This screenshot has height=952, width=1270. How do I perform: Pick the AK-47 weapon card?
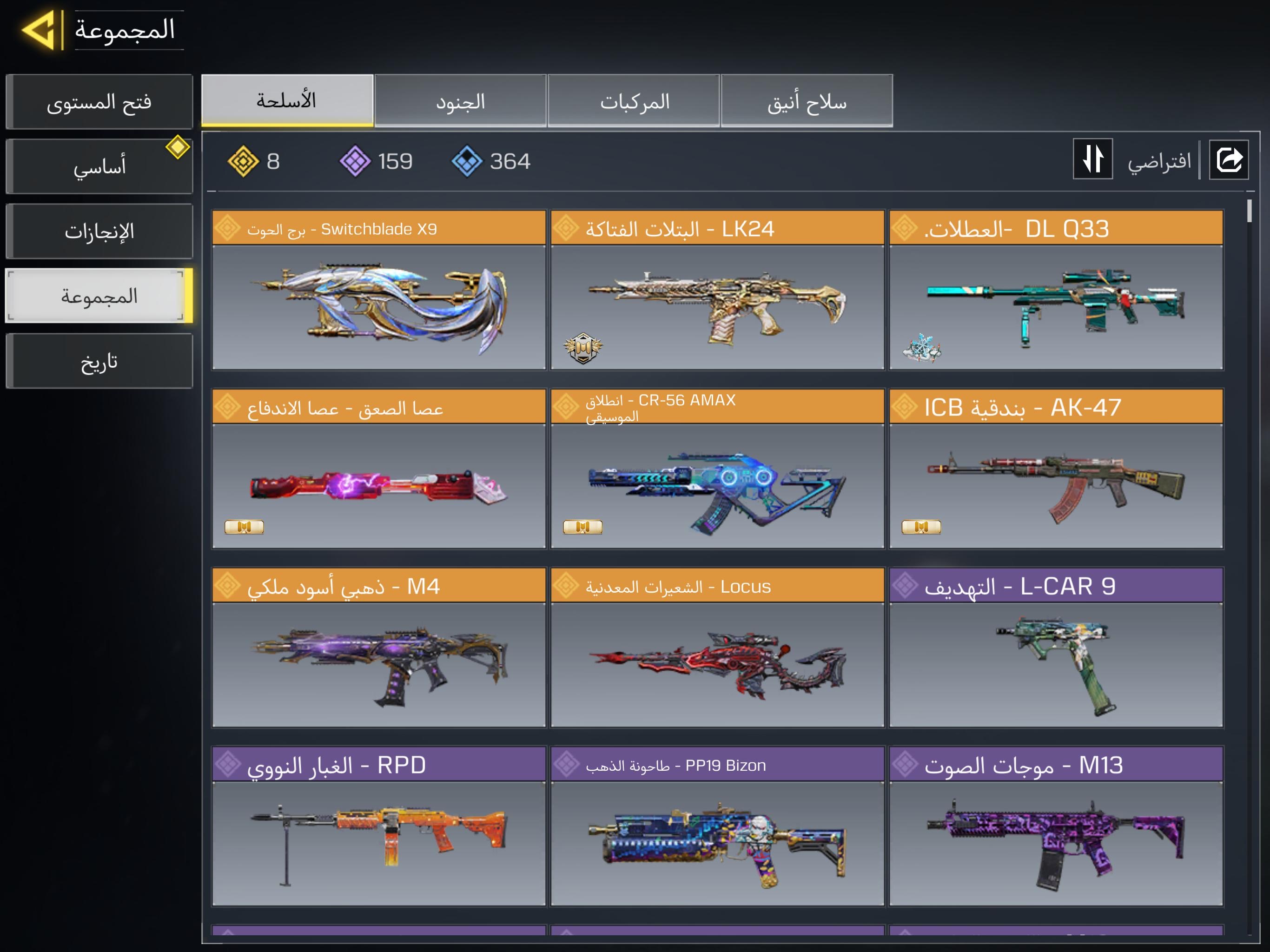1056,469
